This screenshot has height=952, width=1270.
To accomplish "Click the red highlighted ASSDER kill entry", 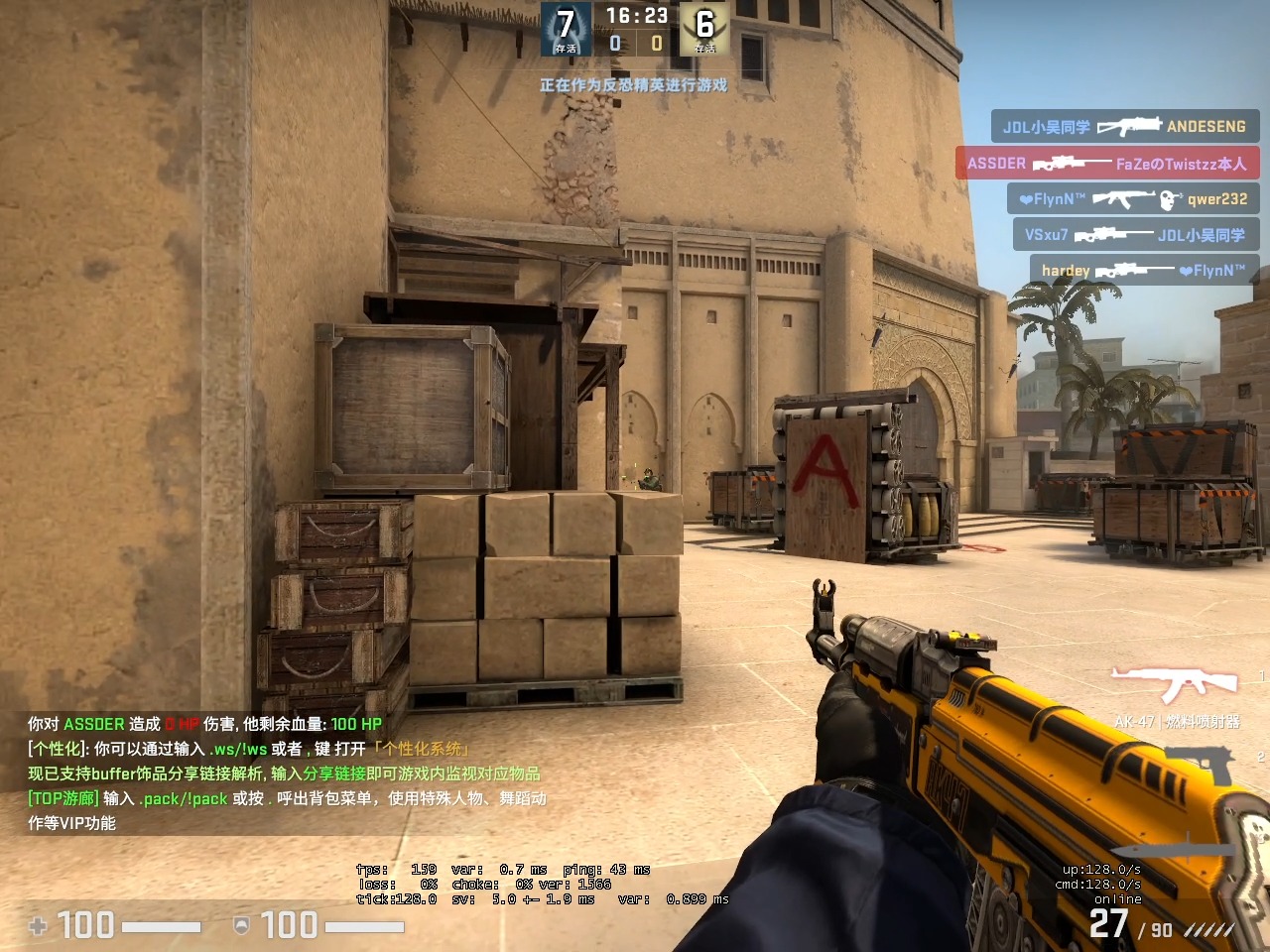I will pos(1106,164).
